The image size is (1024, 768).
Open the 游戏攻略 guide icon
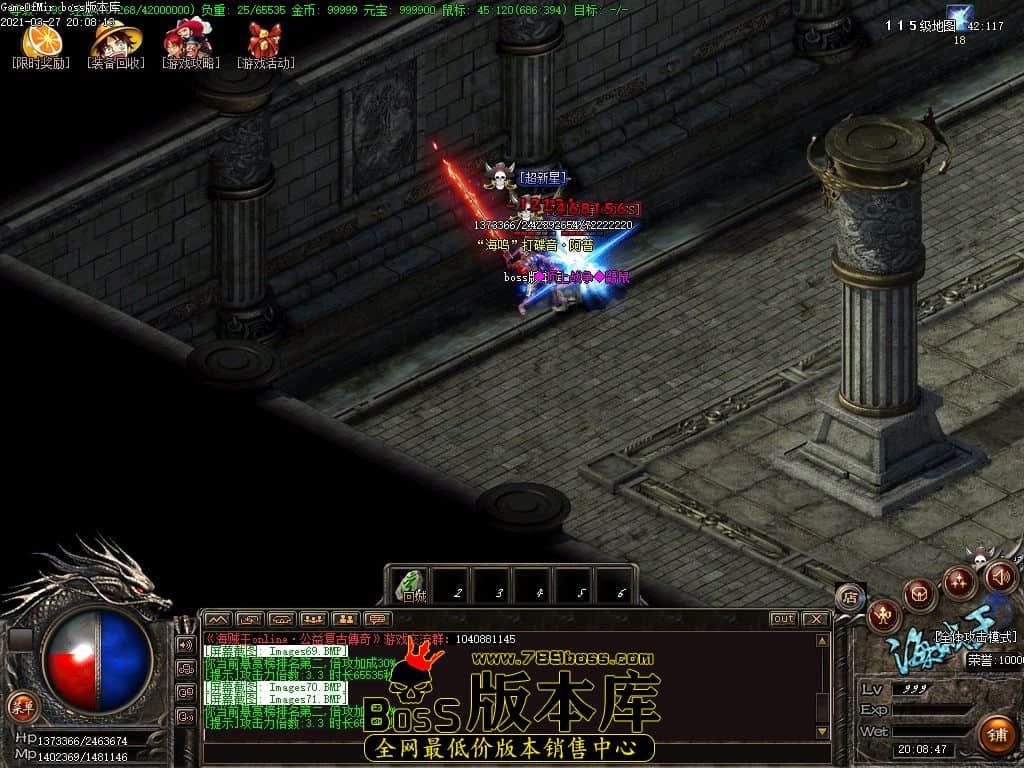click(189, 40)
